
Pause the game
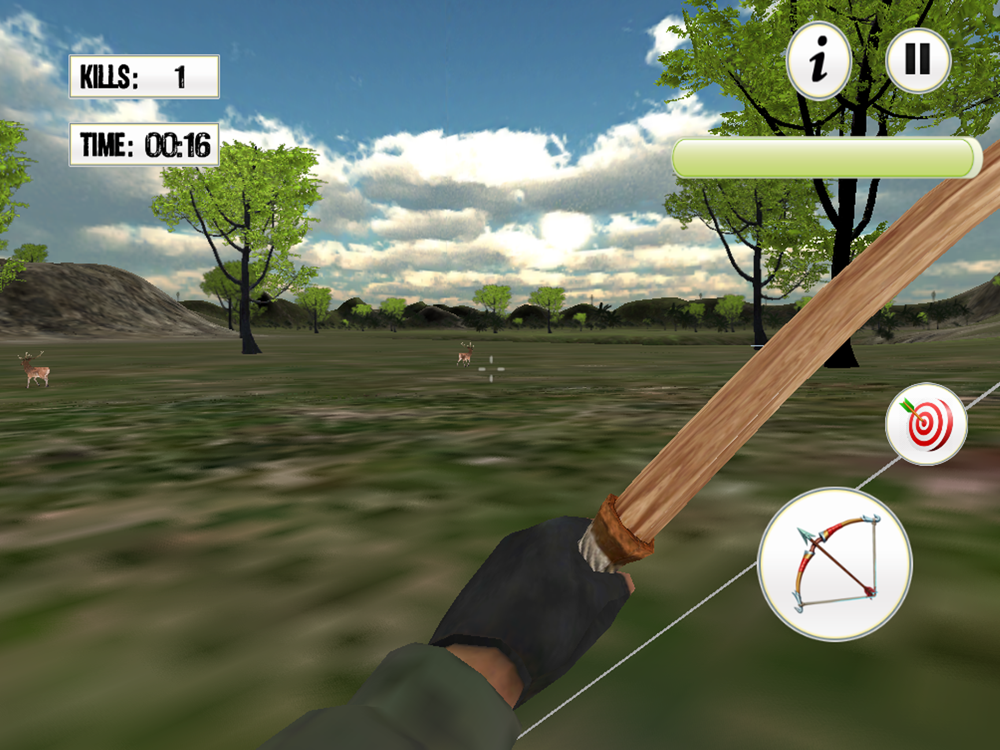(917, 61)
